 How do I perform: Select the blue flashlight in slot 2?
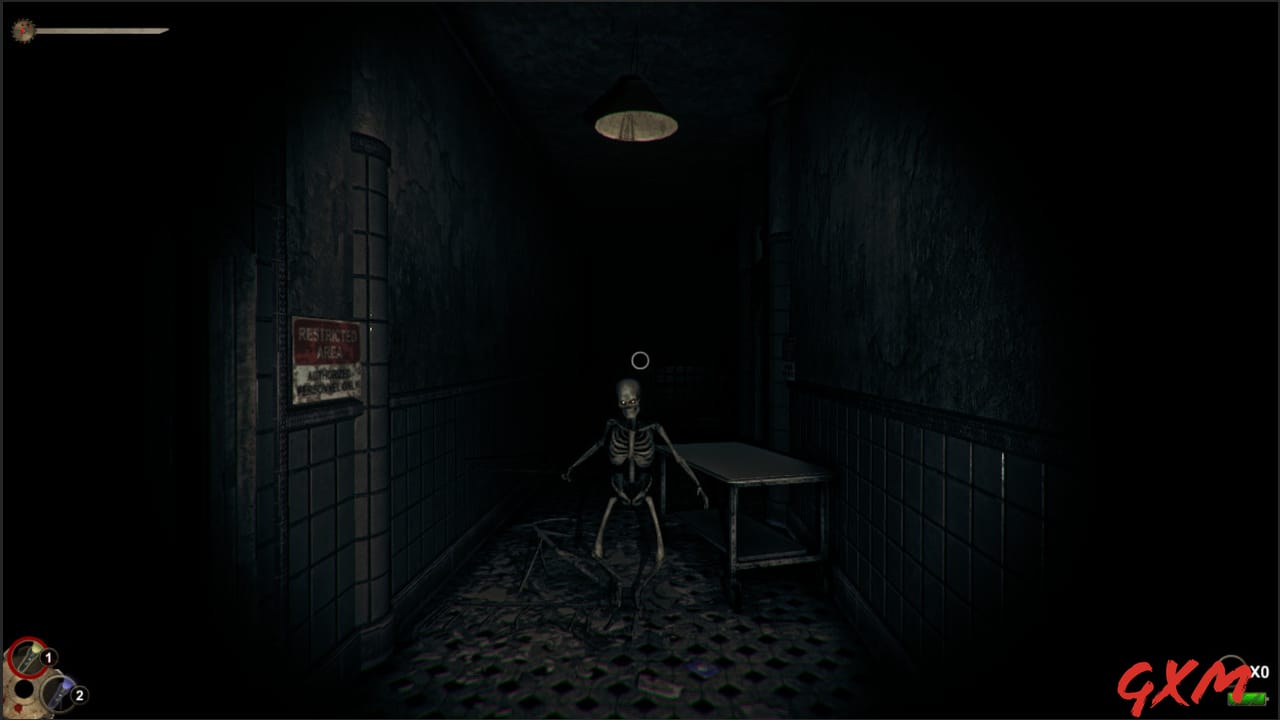pyautogui.click(x=58, y=694)
